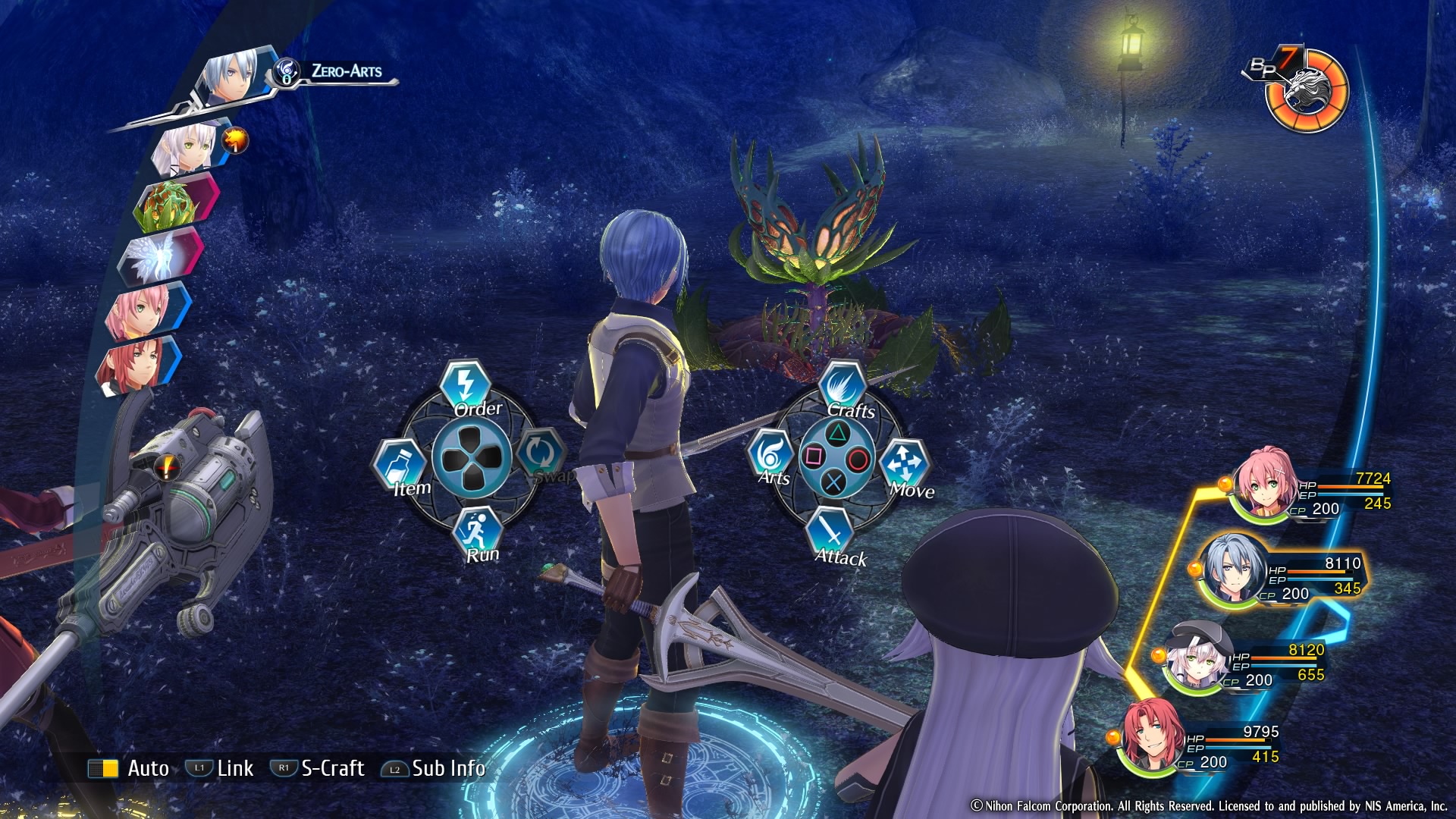
Task: Select the pink-haired party member status portrait
Action: 1263,485
